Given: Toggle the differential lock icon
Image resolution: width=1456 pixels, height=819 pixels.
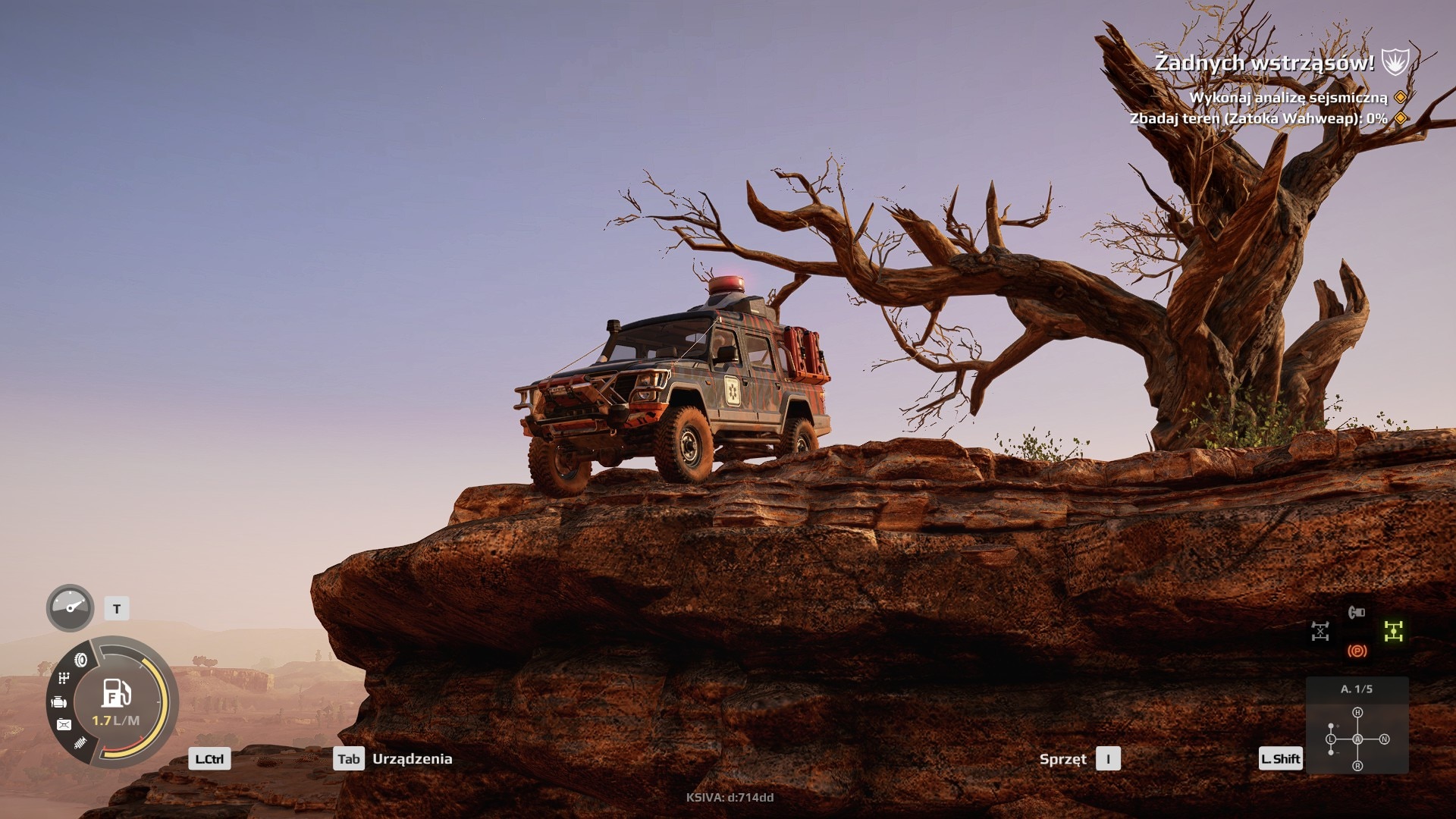Looking at the screenshot, I should 1320,631.
